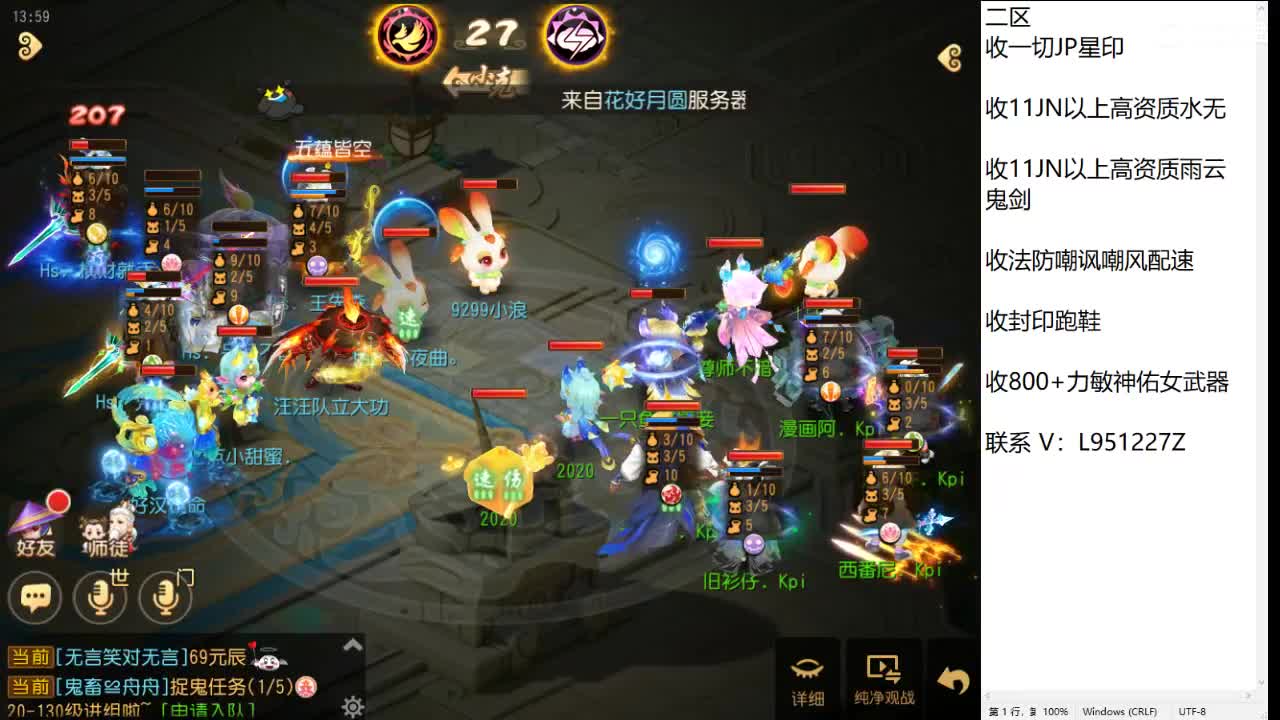1280x720 pixels.
Task: Toggle the 门 guild channel microphone
Action: (x=167, y=596)
